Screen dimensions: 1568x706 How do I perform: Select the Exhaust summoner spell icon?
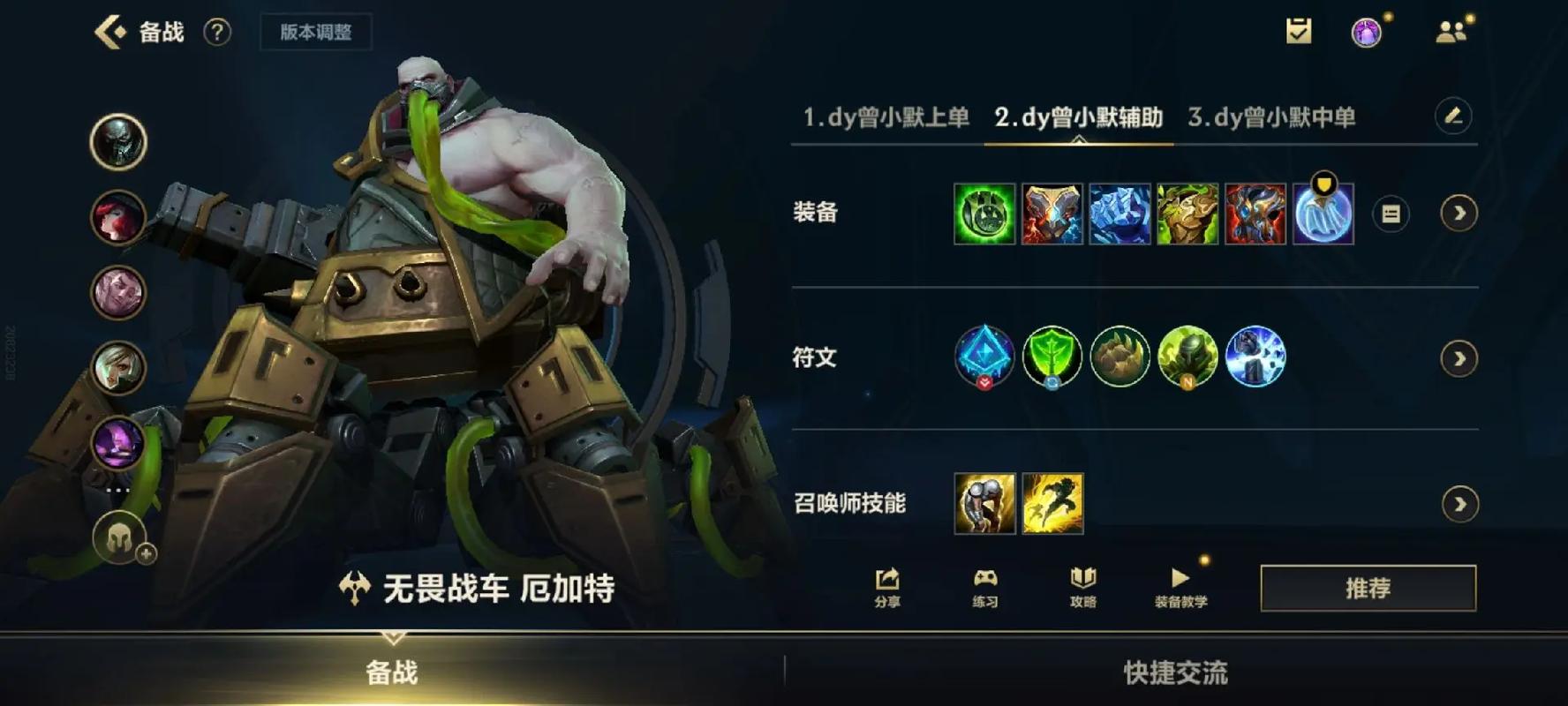[984, 504]
